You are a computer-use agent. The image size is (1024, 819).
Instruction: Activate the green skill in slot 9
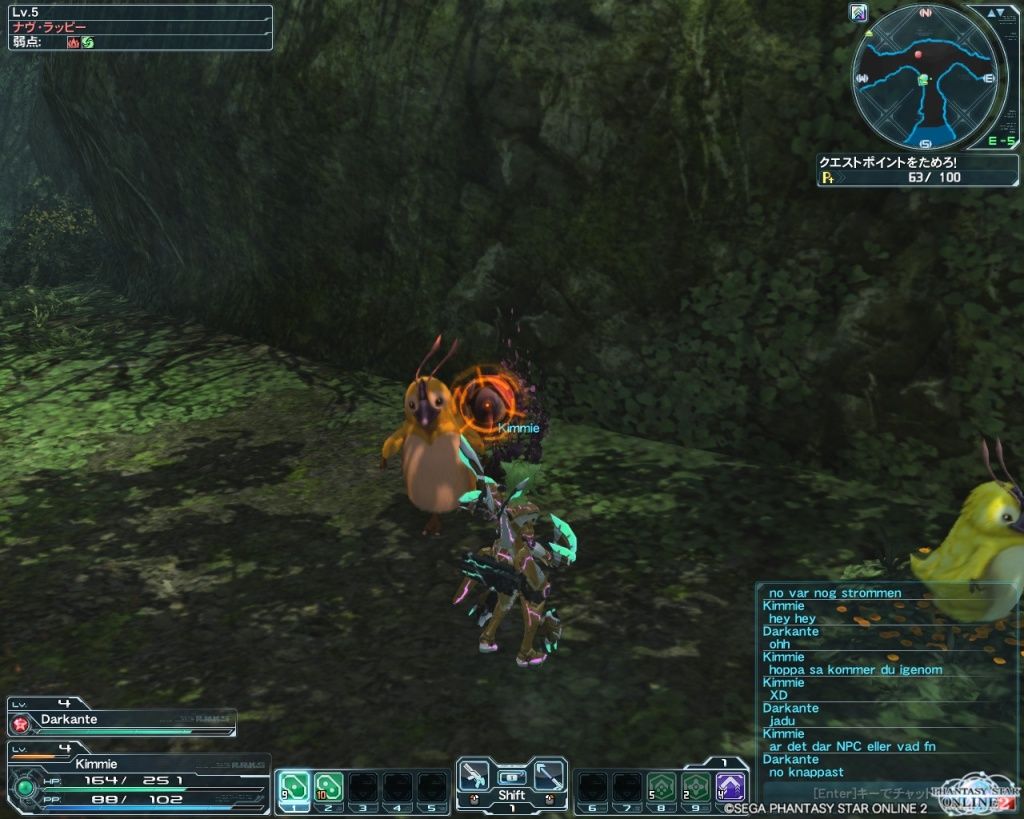696,787
